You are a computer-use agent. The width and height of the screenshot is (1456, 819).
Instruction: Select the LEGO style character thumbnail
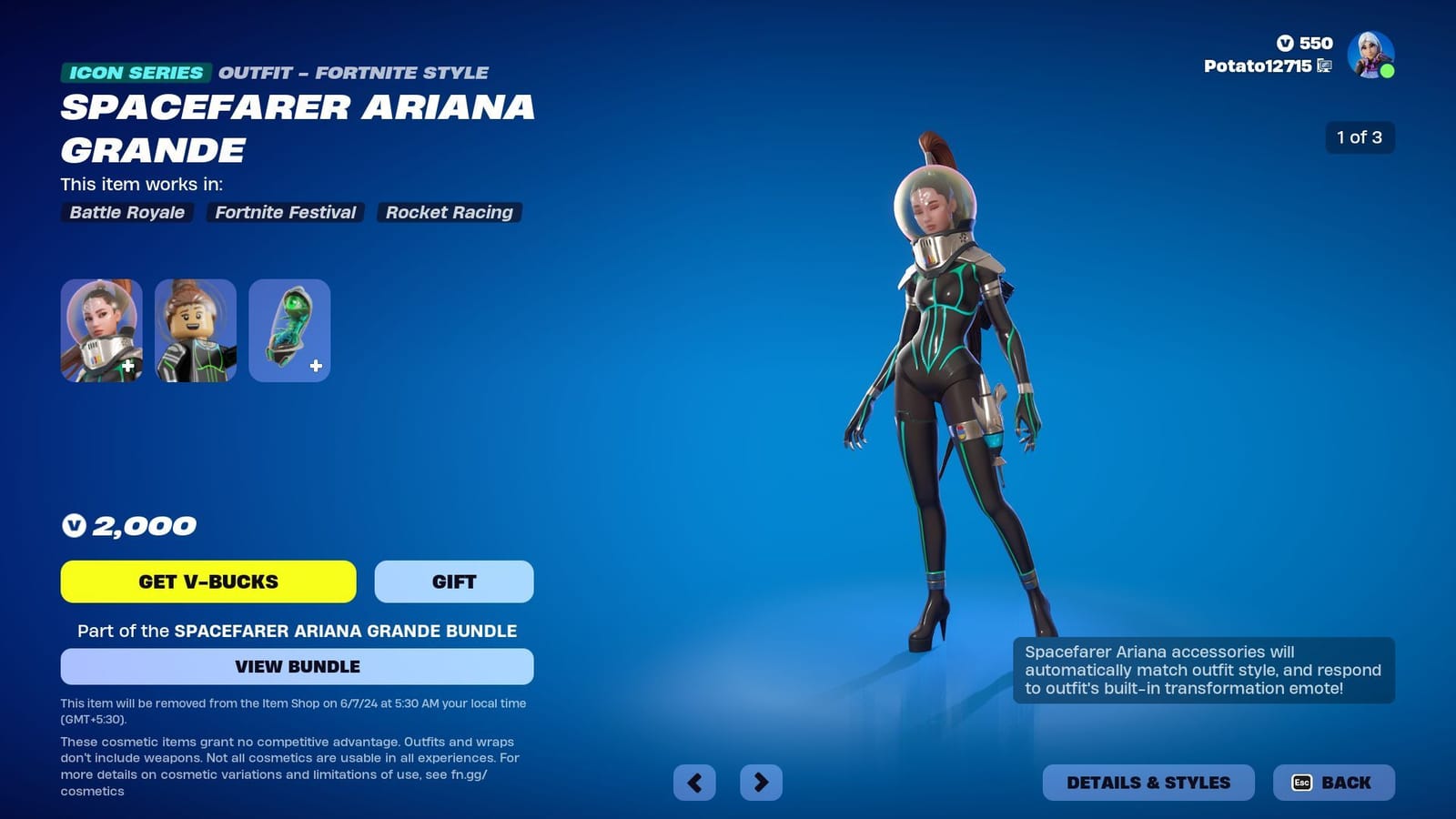(x=195, y=330)
